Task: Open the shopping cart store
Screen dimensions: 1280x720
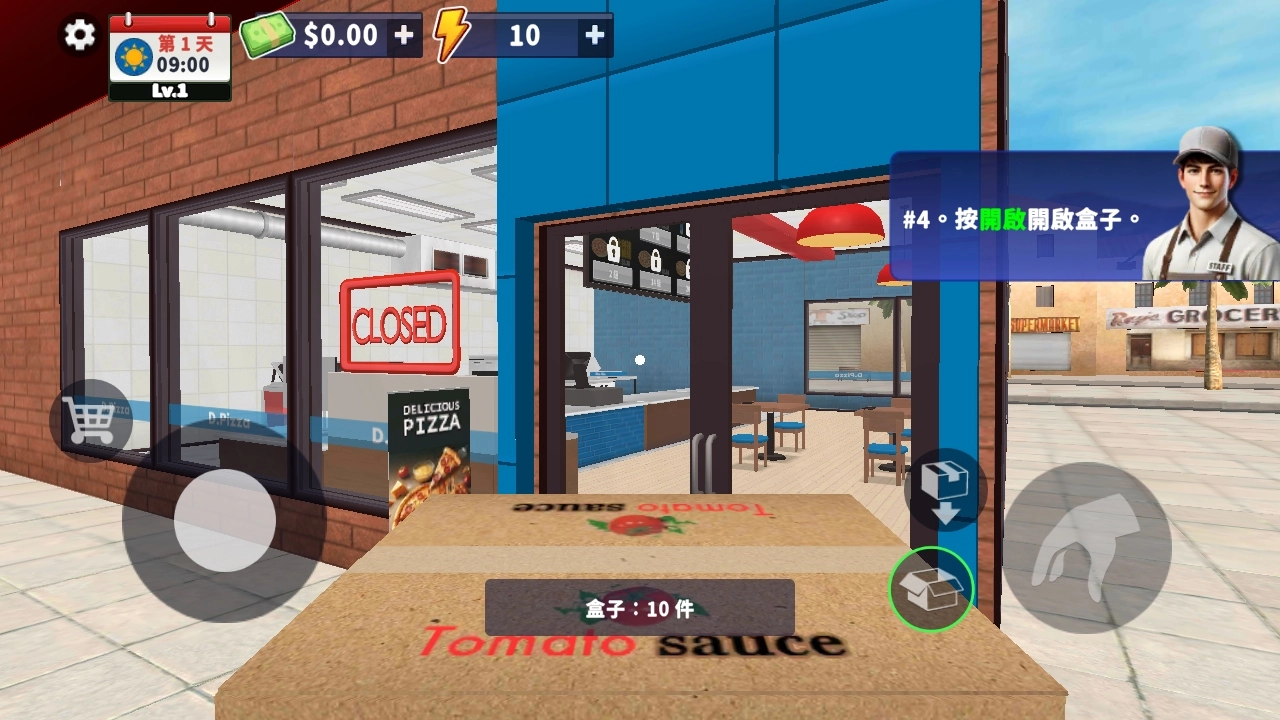Action: (x=90, y=421)
